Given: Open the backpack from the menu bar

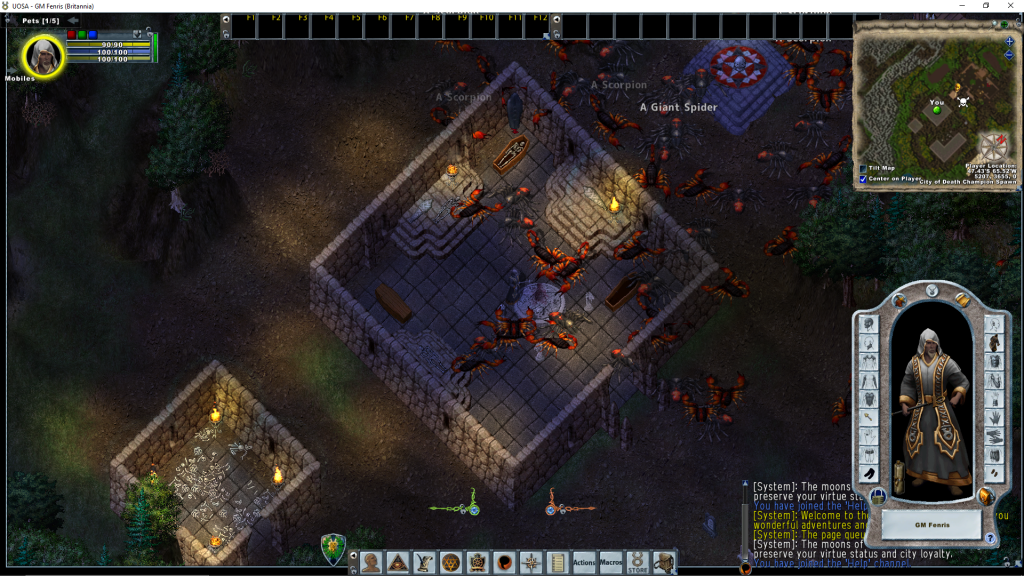Looking at the screenshot, I should [664, 562].
